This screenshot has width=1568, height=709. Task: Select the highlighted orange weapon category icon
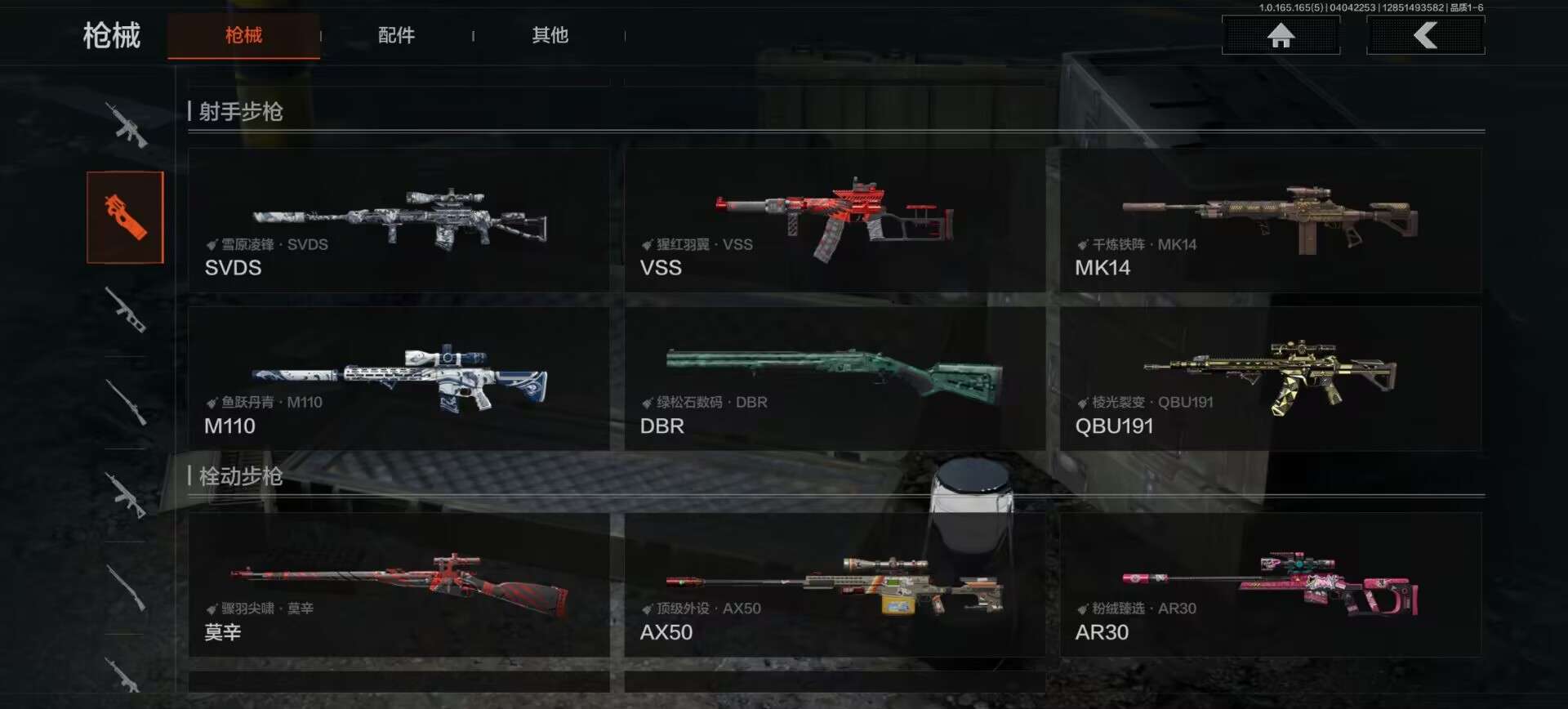[x=125, y=217]
